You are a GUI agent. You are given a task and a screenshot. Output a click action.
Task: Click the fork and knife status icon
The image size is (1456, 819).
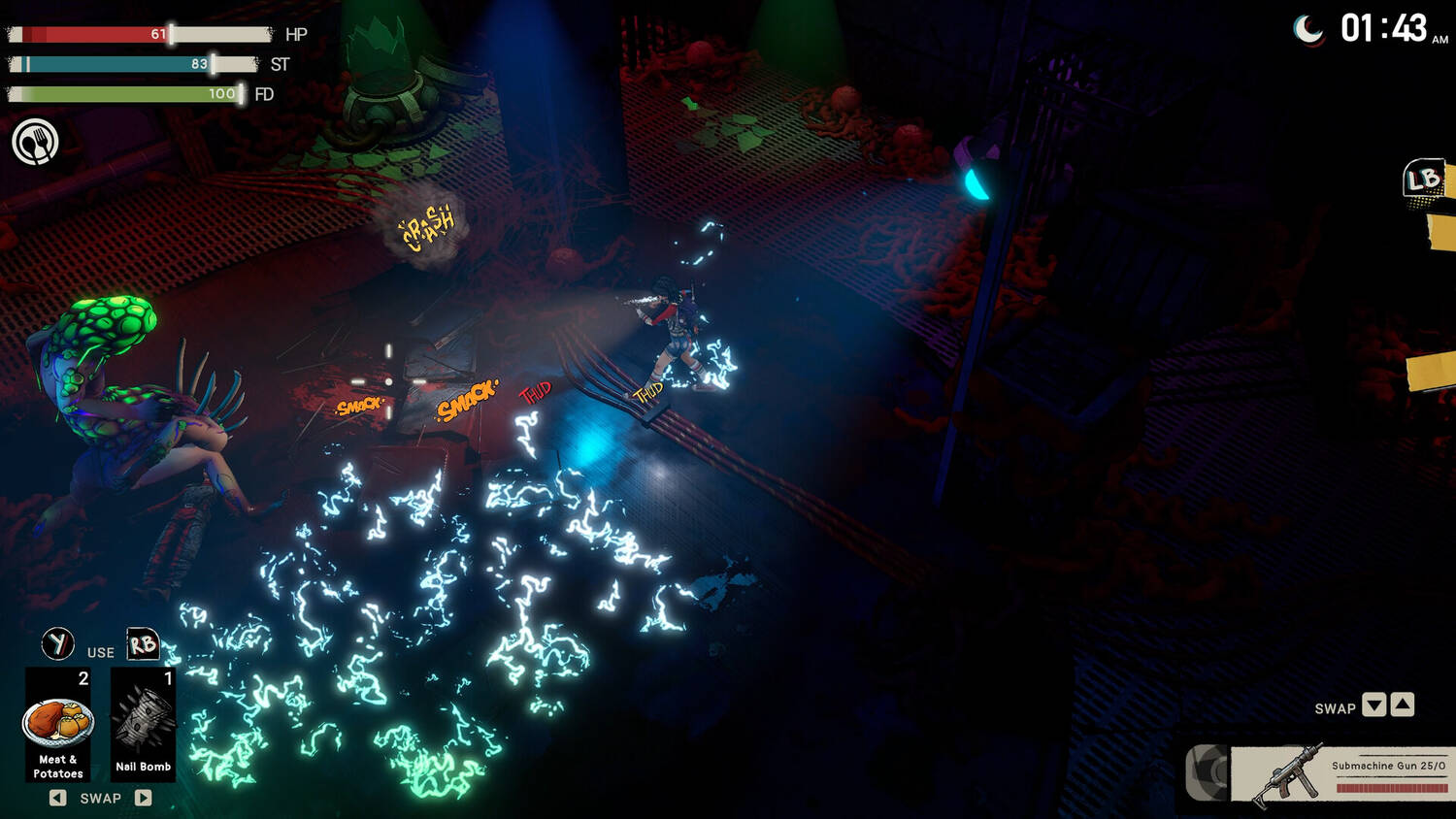pos(35,142)
